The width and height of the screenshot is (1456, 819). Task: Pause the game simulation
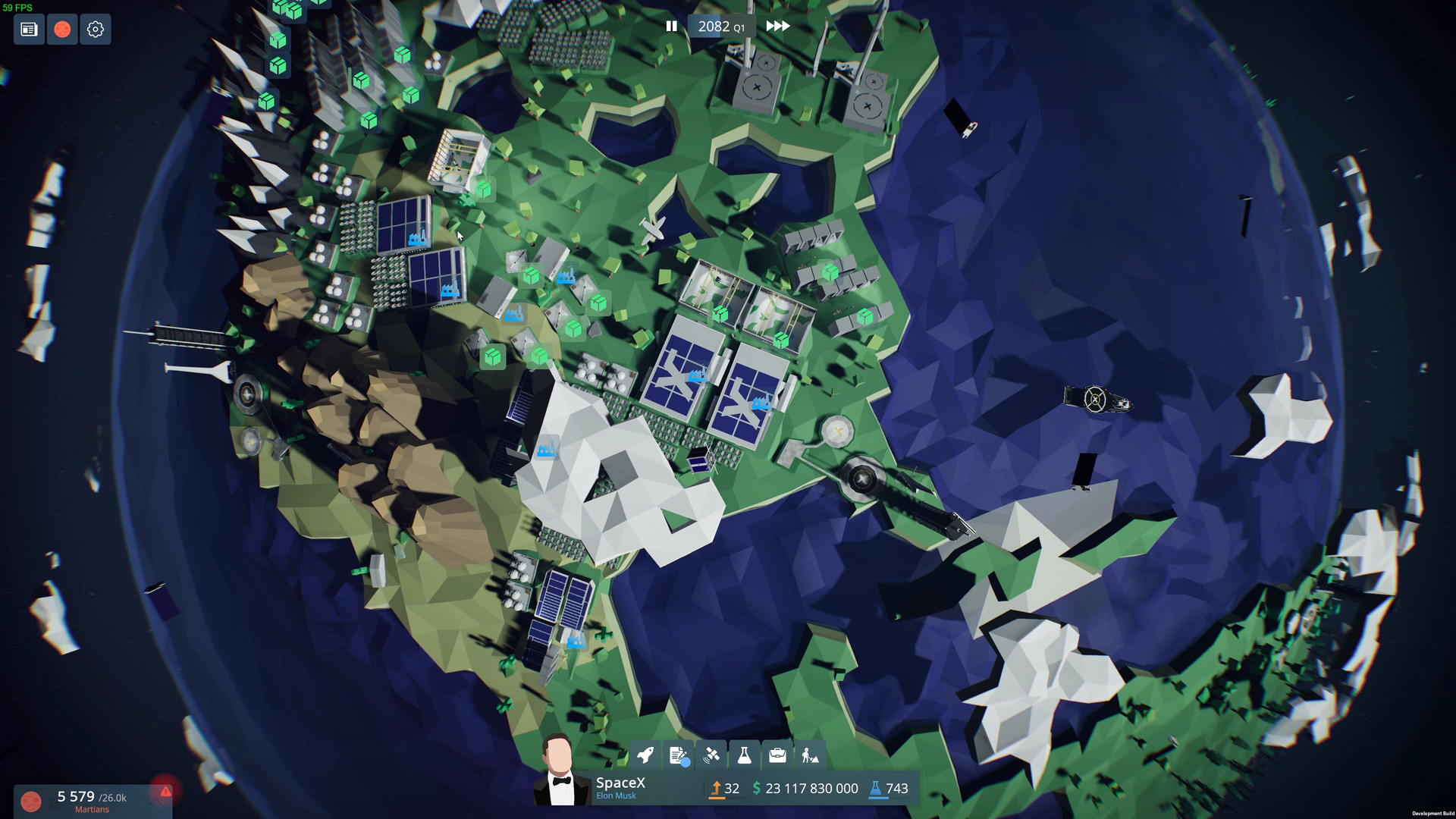[672, 26]
